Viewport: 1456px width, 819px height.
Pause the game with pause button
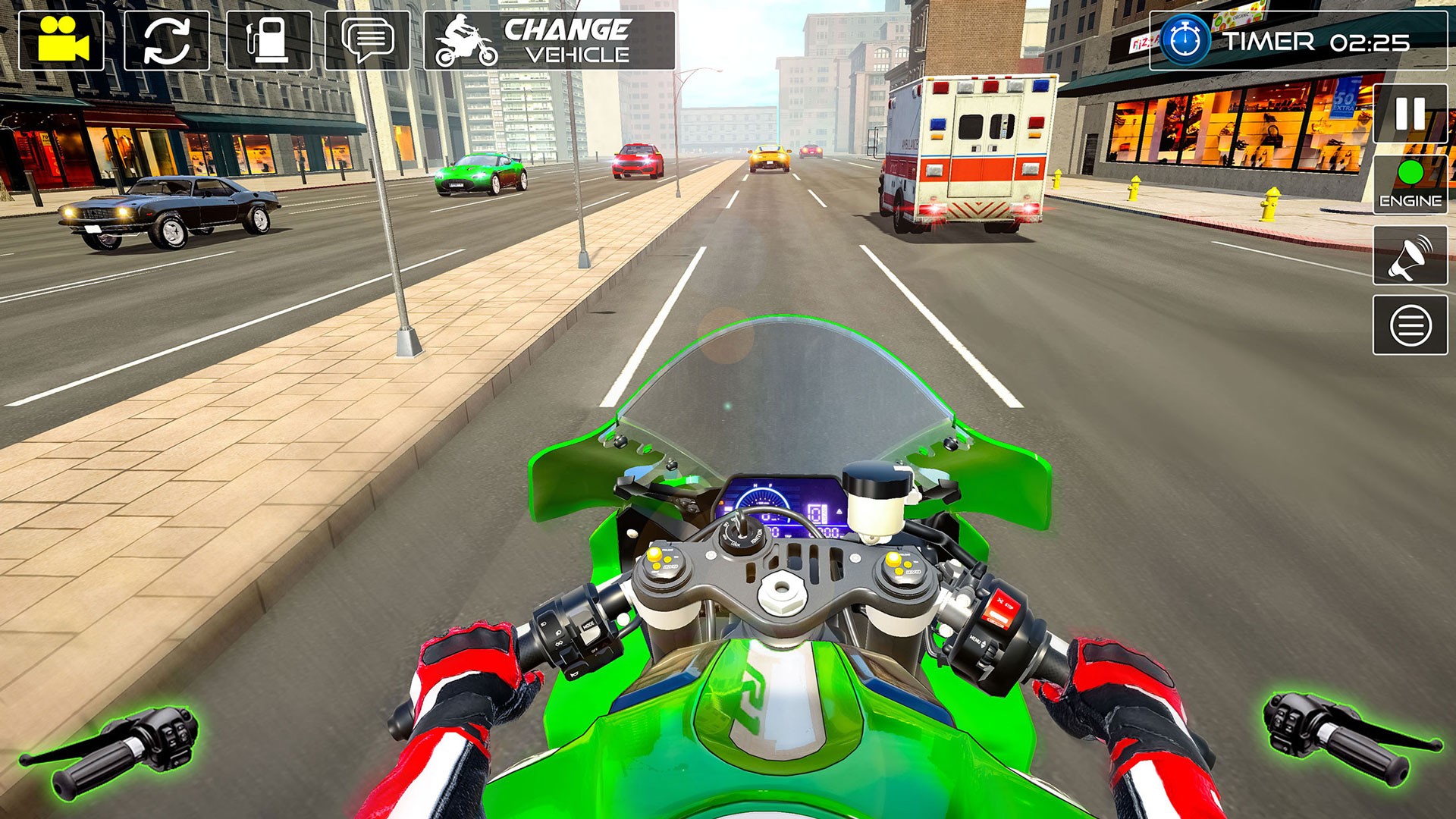1409,114
